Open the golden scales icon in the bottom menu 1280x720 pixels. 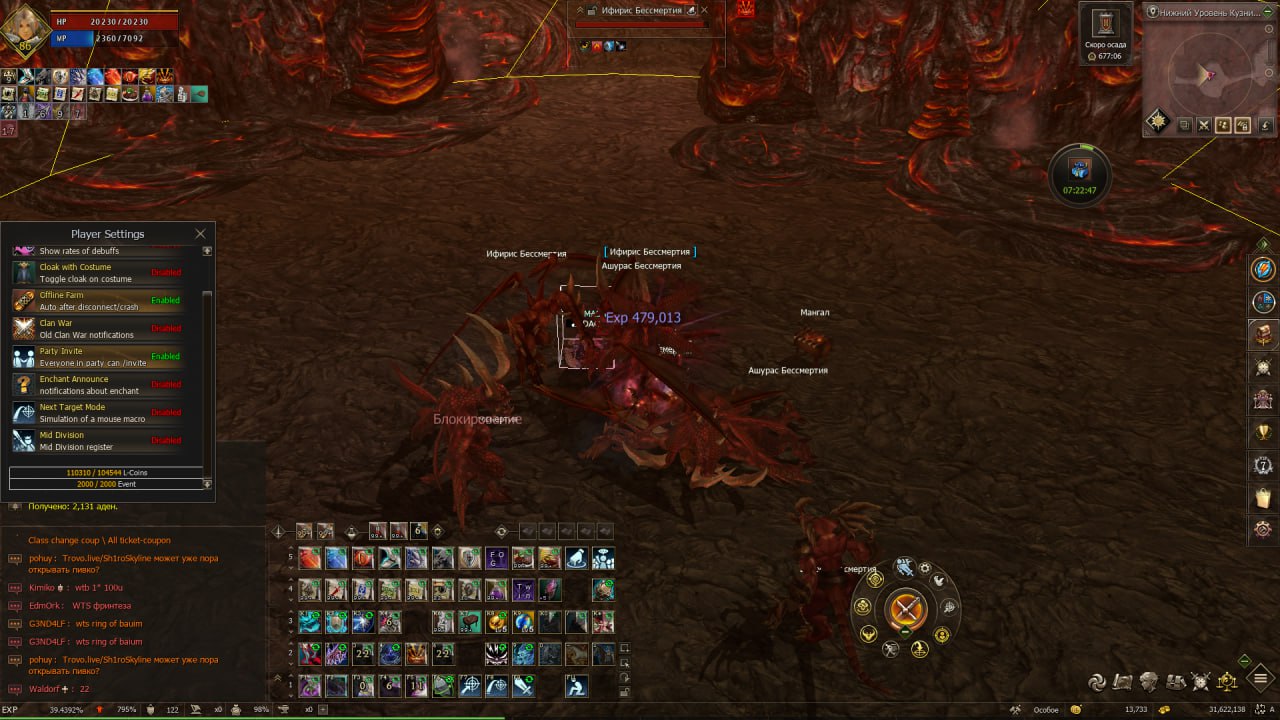1226,682
